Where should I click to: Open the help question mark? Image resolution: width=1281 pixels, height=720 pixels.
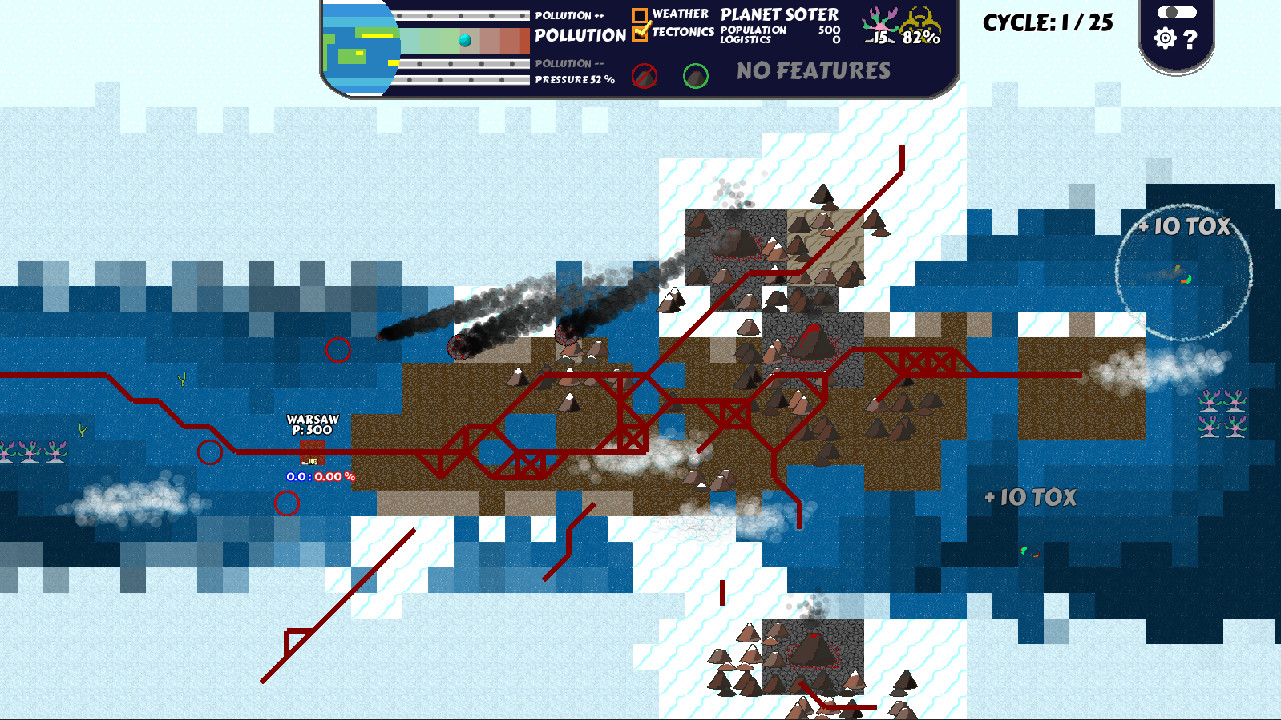pyautogui.click(x=1192, y=38)
